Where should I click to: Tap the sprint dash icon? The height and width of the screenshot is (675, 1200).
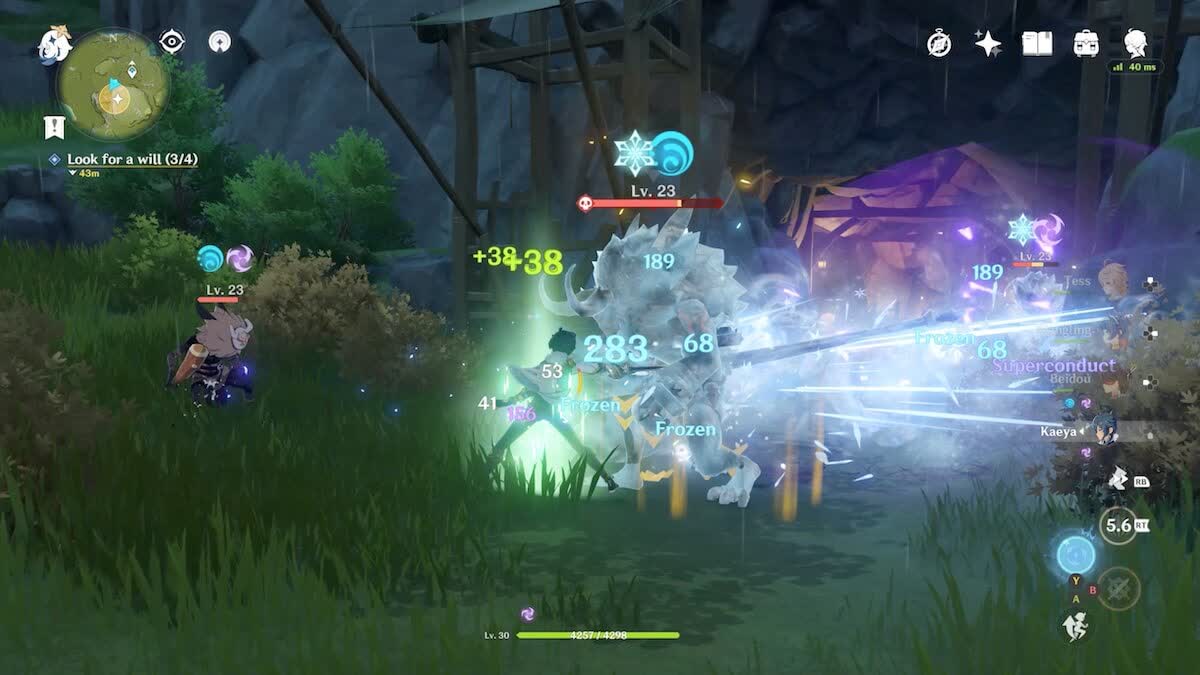1073,626
